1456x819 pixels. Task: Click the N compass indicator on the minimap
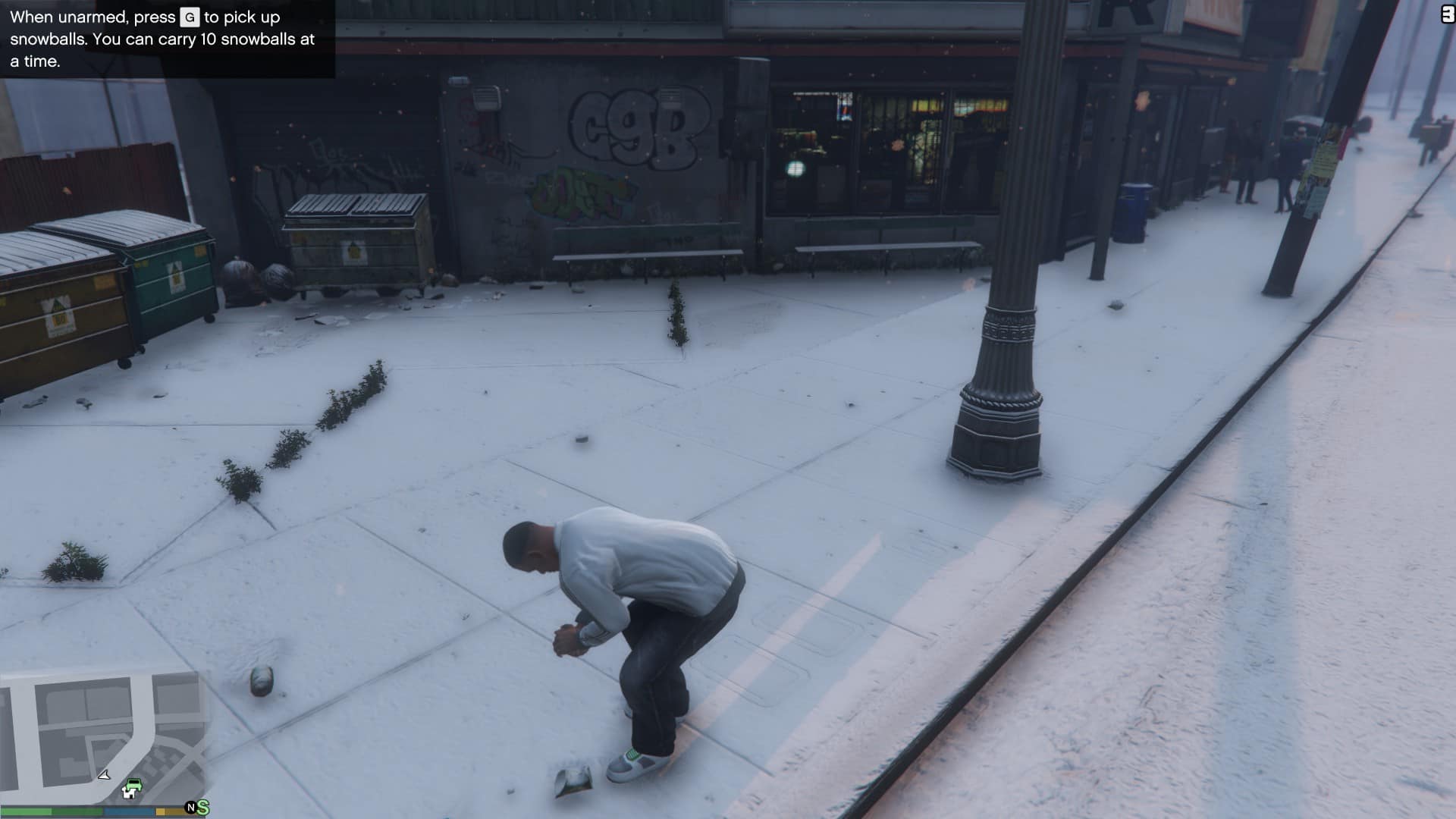191,807
